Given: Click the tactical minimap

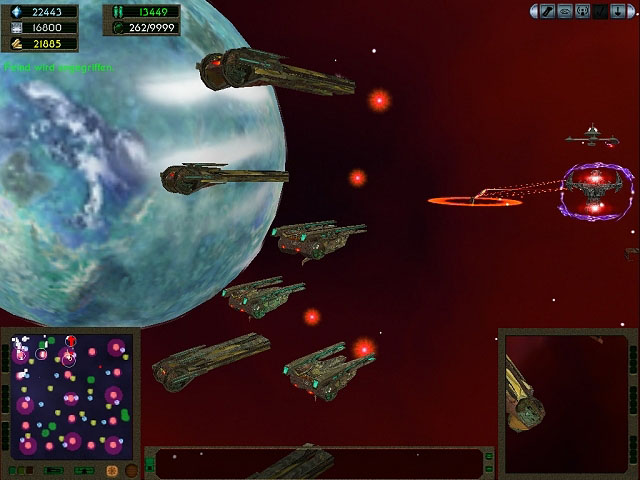Looking at the screenshot, I should 69,395.
